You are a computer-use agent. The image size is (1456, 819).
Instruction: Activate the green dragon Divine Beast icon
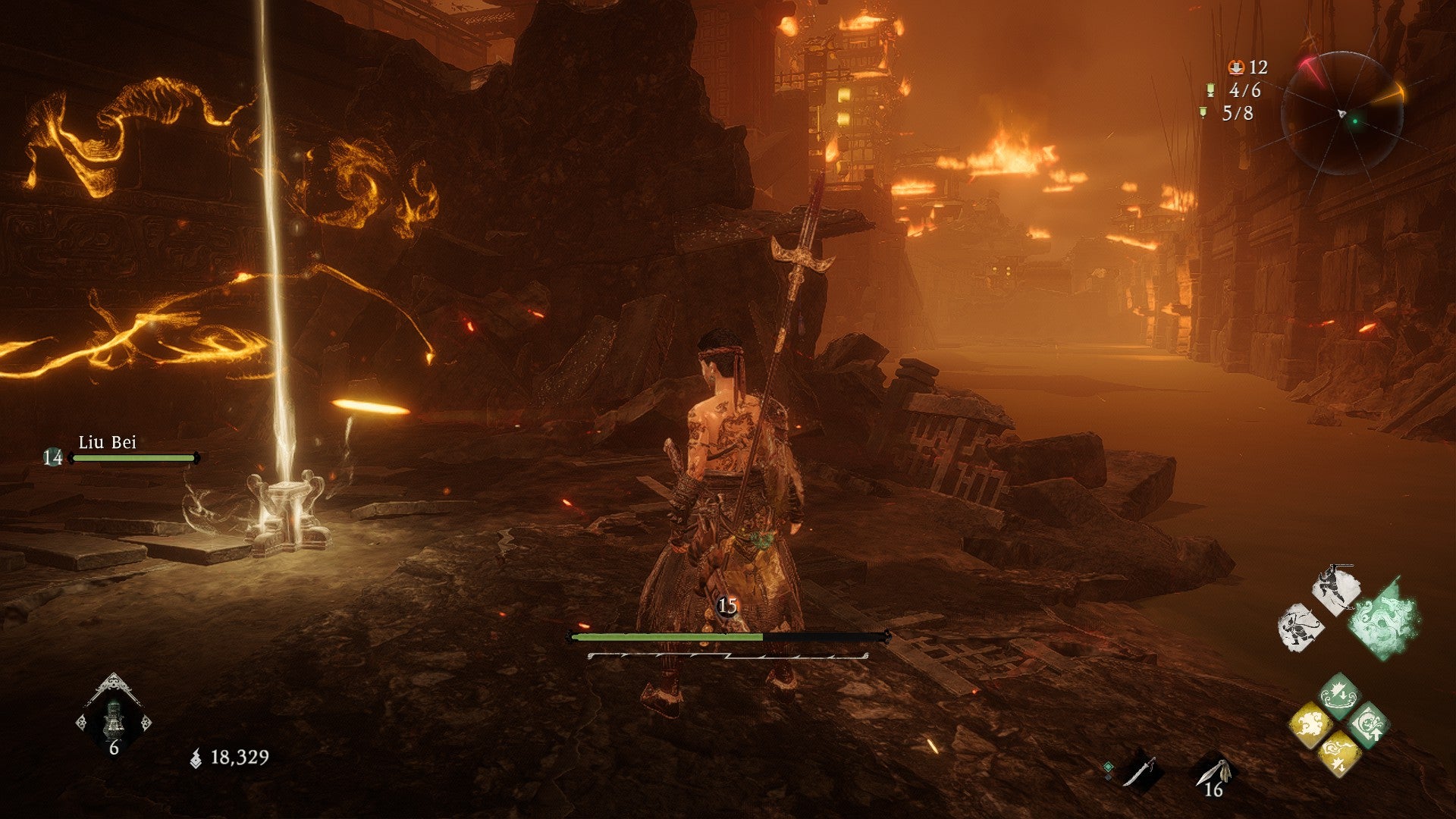(x=1382, y=618)
